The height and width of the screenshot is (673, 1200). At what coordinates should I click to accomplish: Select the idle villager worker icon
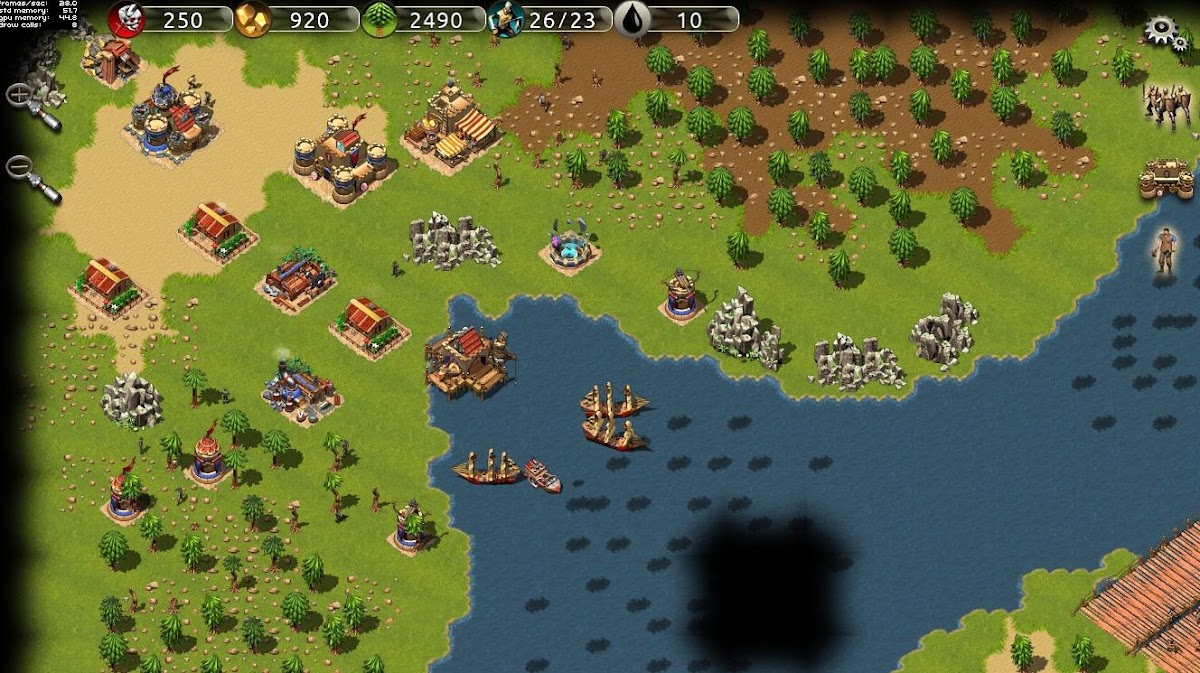1162,251
